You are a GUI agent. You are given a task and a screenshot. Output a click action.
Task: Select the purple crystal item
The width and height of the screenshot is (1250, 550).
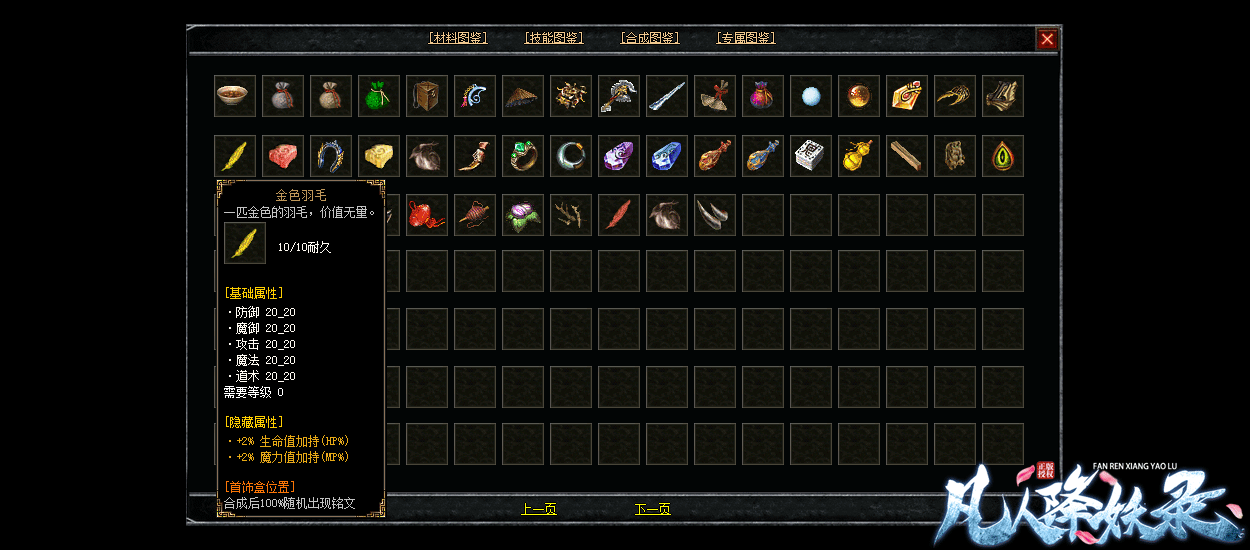tap(619, 156)
